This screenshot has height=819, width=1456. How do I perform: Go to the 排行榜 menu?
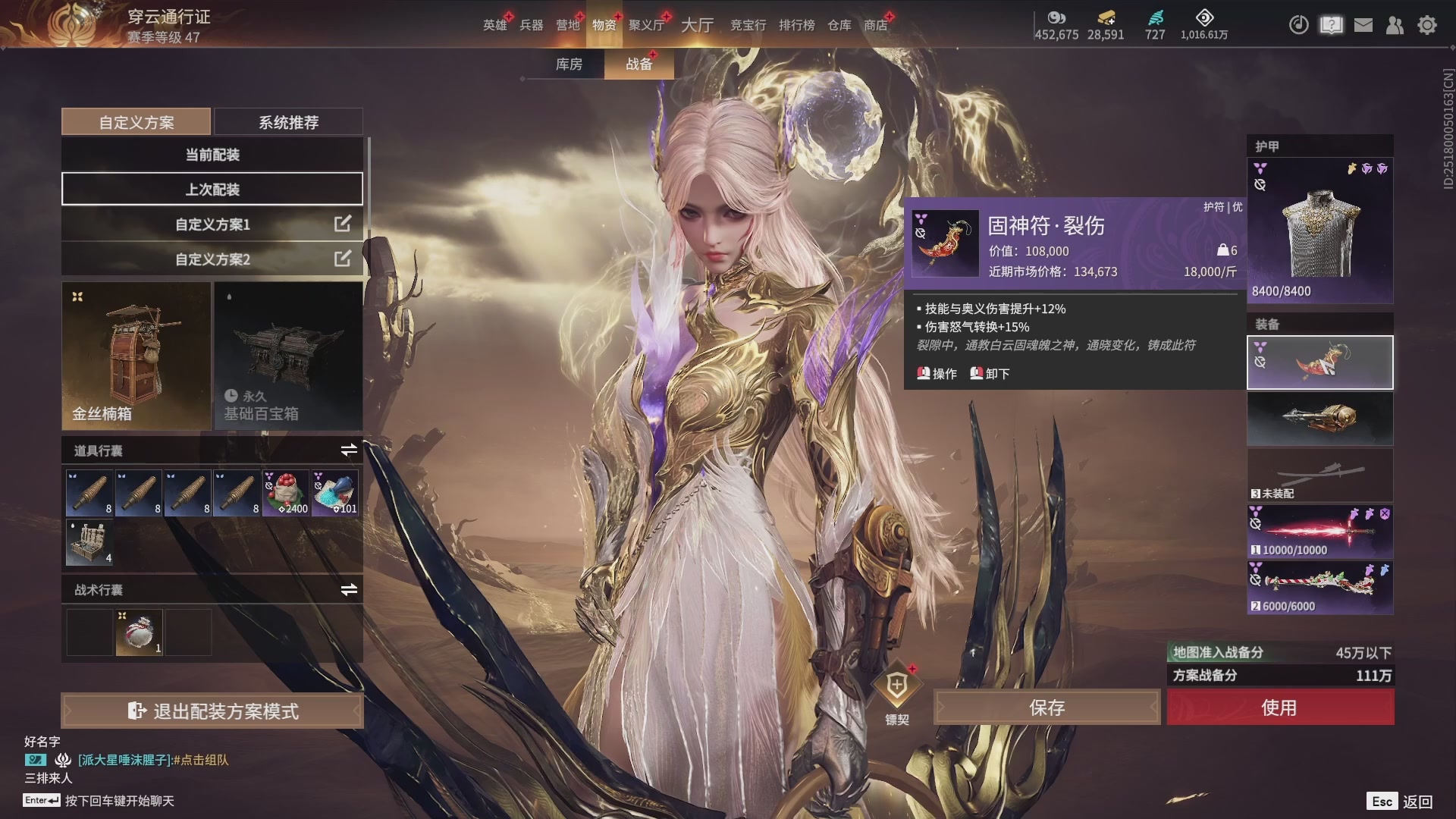[796, 25]
